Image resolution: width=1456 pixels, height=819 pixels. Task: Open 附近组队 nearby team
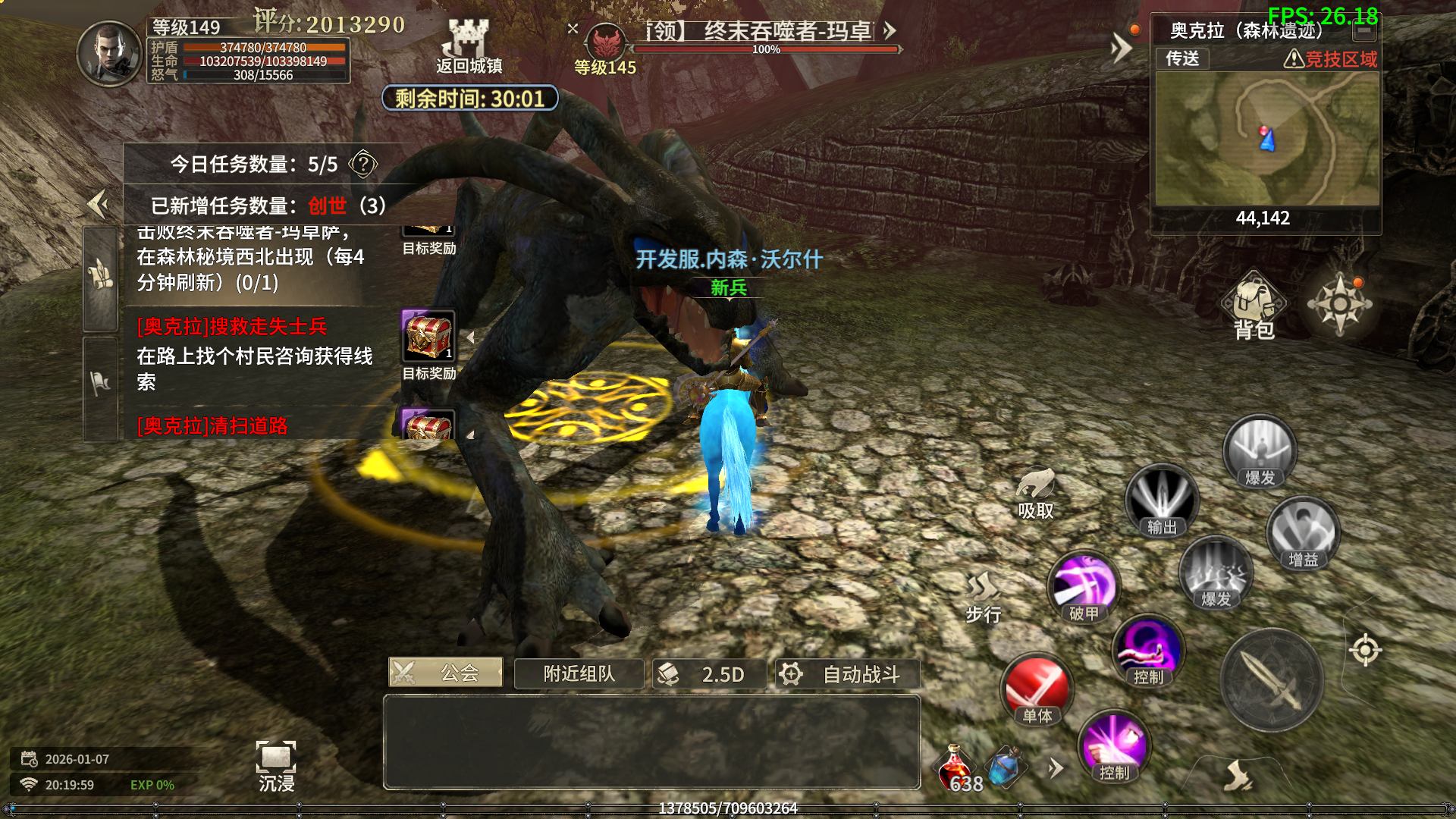coord(579,674)
